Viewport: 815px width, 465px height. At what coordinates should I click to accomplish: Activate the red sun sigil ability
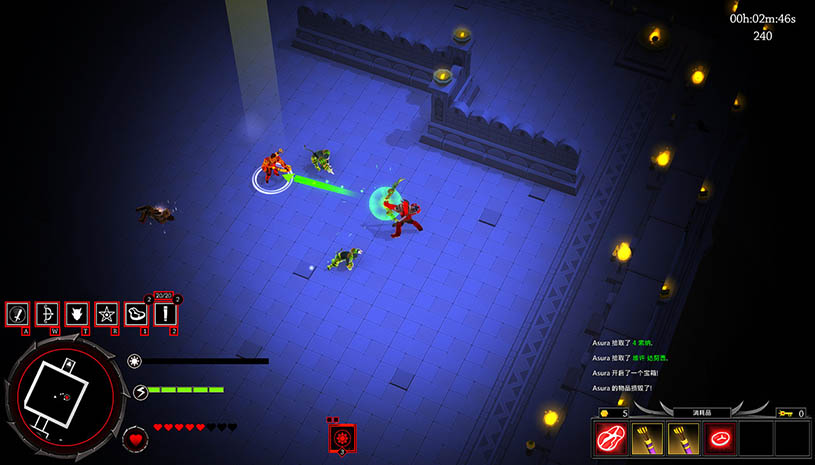(x=342, y=438)
